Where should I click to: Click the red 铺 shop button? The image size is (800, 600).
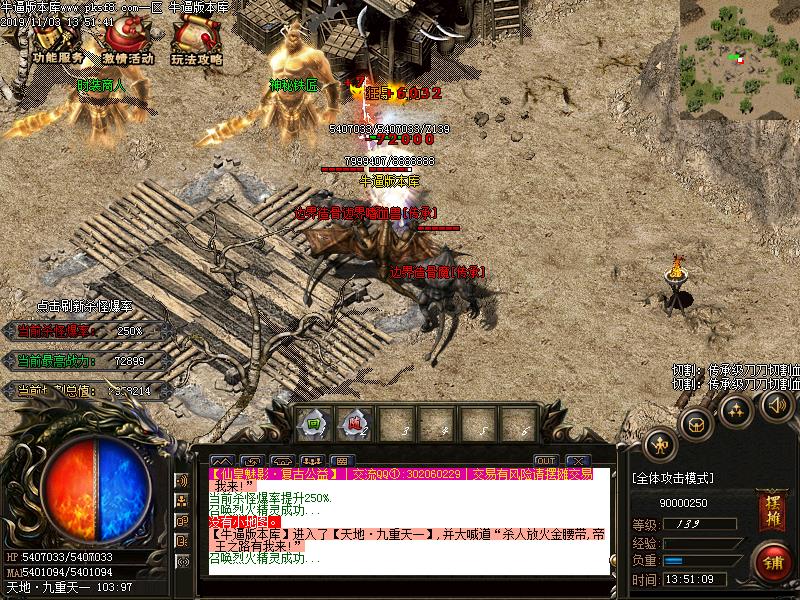(x=771, y=560)
